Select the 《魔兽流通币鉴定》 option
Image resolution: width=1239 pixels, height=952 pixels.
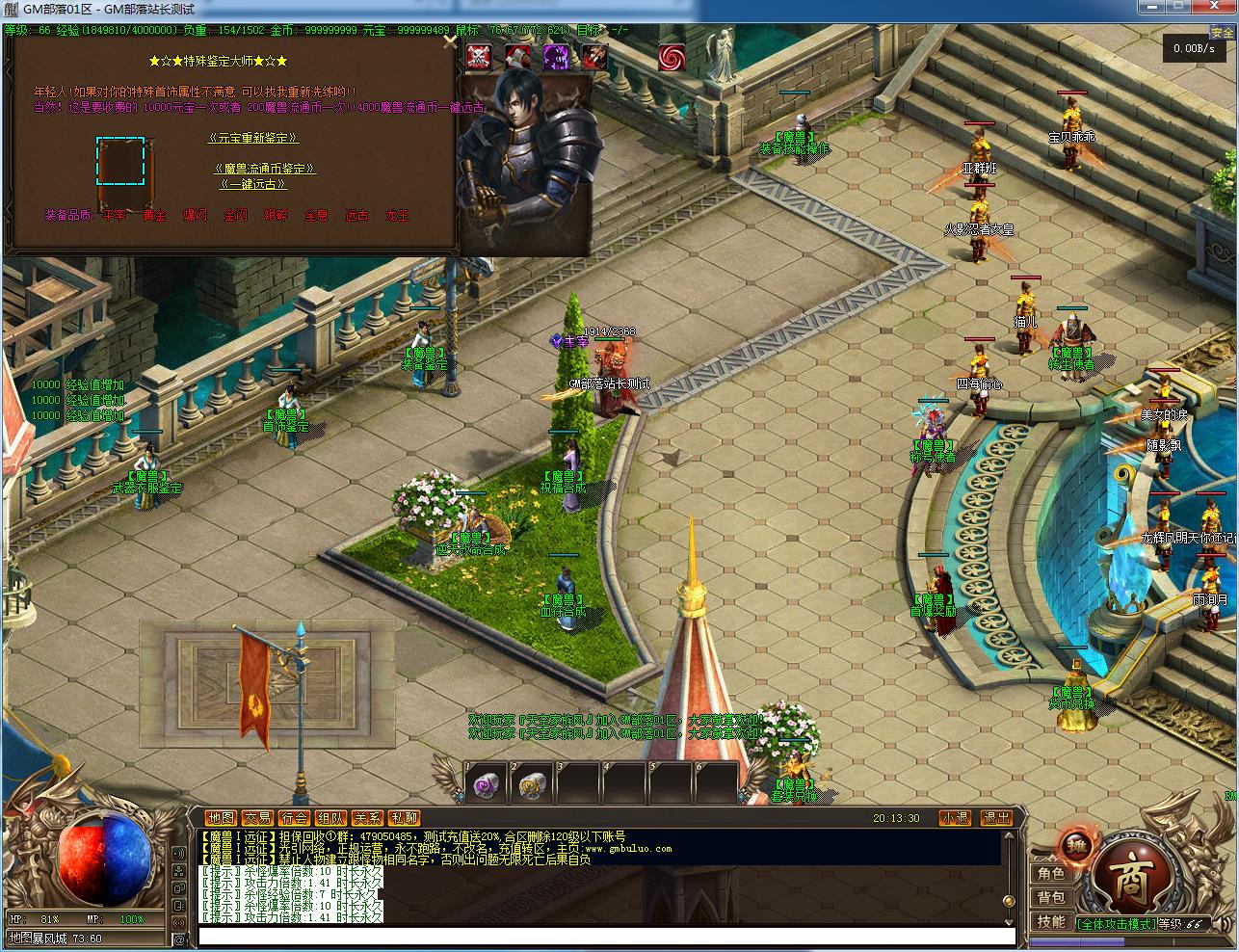point(264,169)
